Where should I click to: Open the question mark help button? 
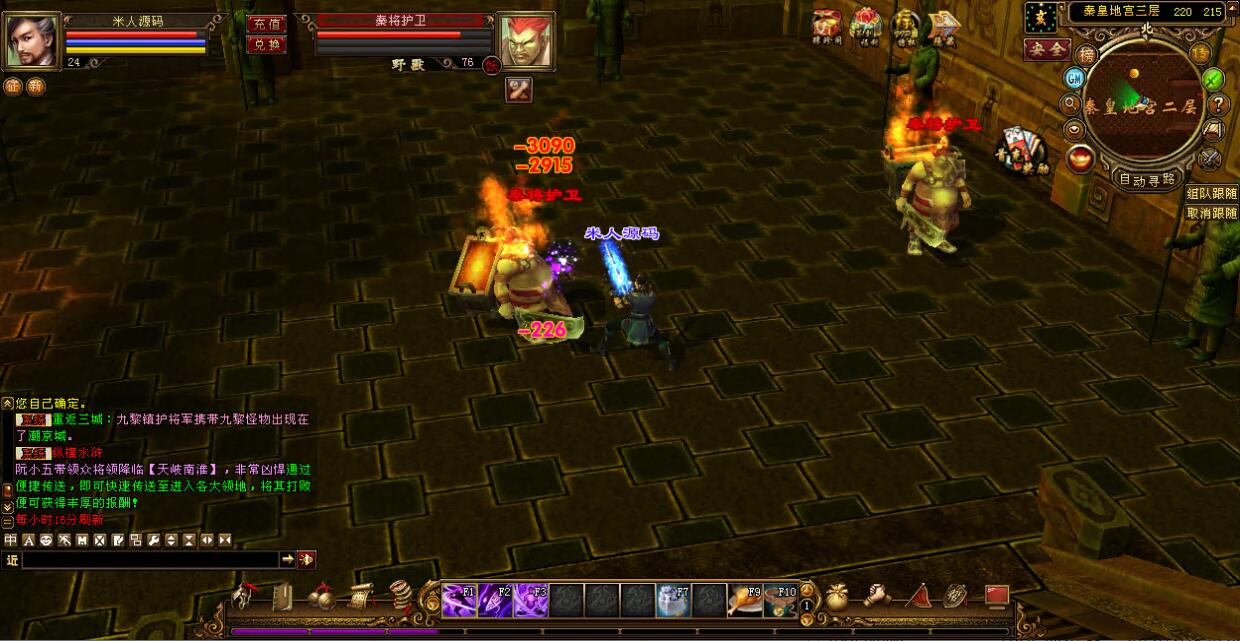click(x=1218, y=104)
